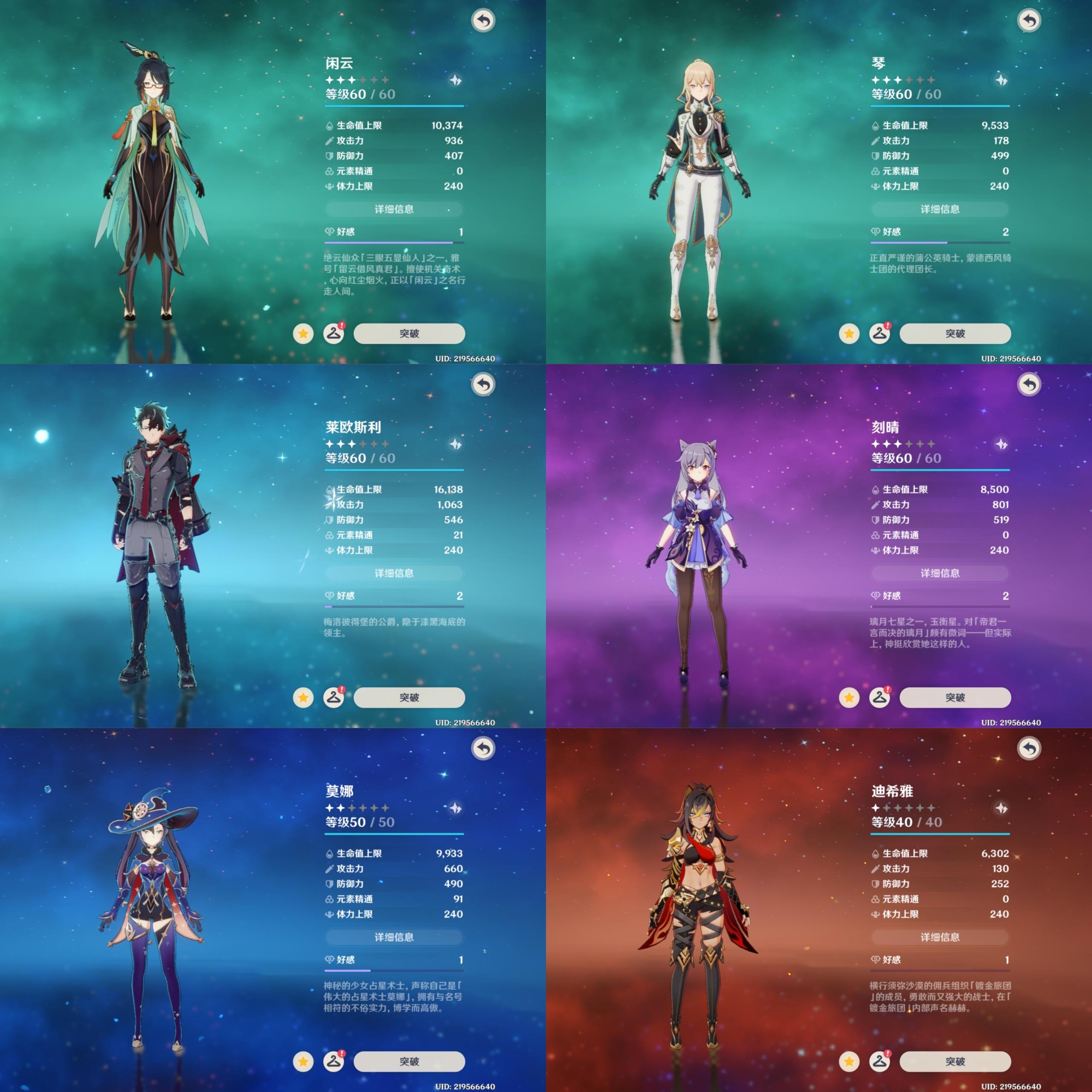Hit the 突破 button for 刻晴

pos(955,697)
